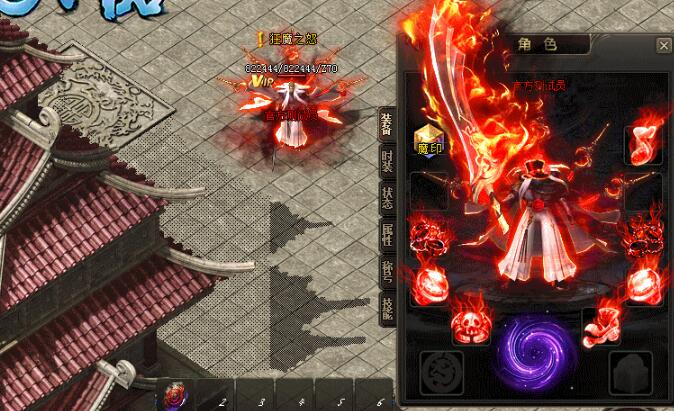Image resolution: width=674 pixels, height=411 pixels.
Task: Switch to the 称号 title tab
Action: pyautogui.click(x=386, y=271)
